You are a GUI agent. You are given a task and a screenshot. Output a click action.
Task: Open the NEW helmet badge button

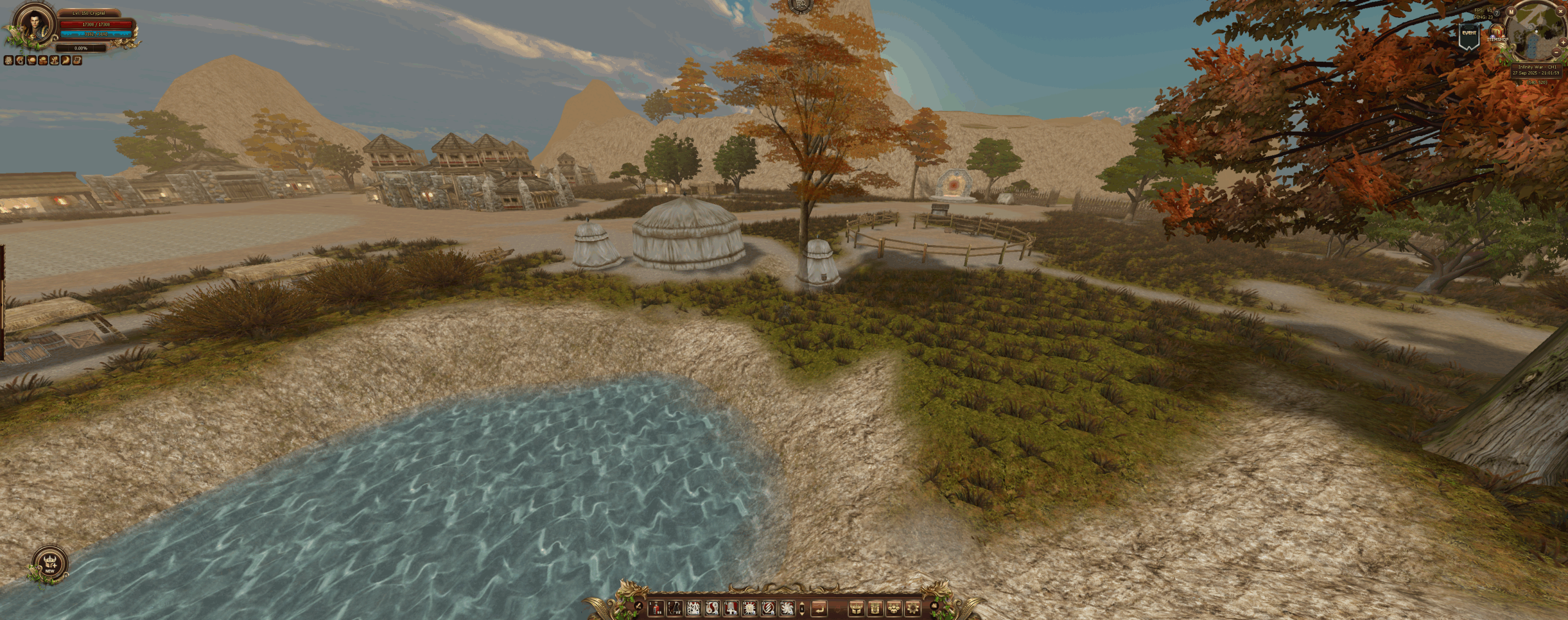[x=50, y=563]
